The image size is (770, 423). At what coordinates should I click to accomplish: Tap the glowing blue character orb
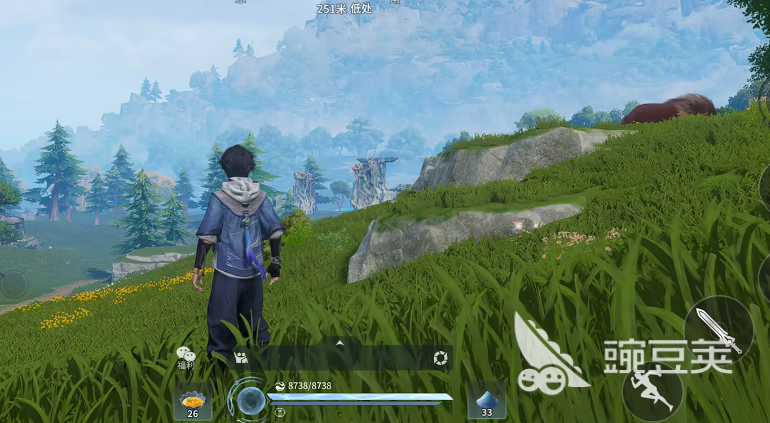[x=249, y=400]
